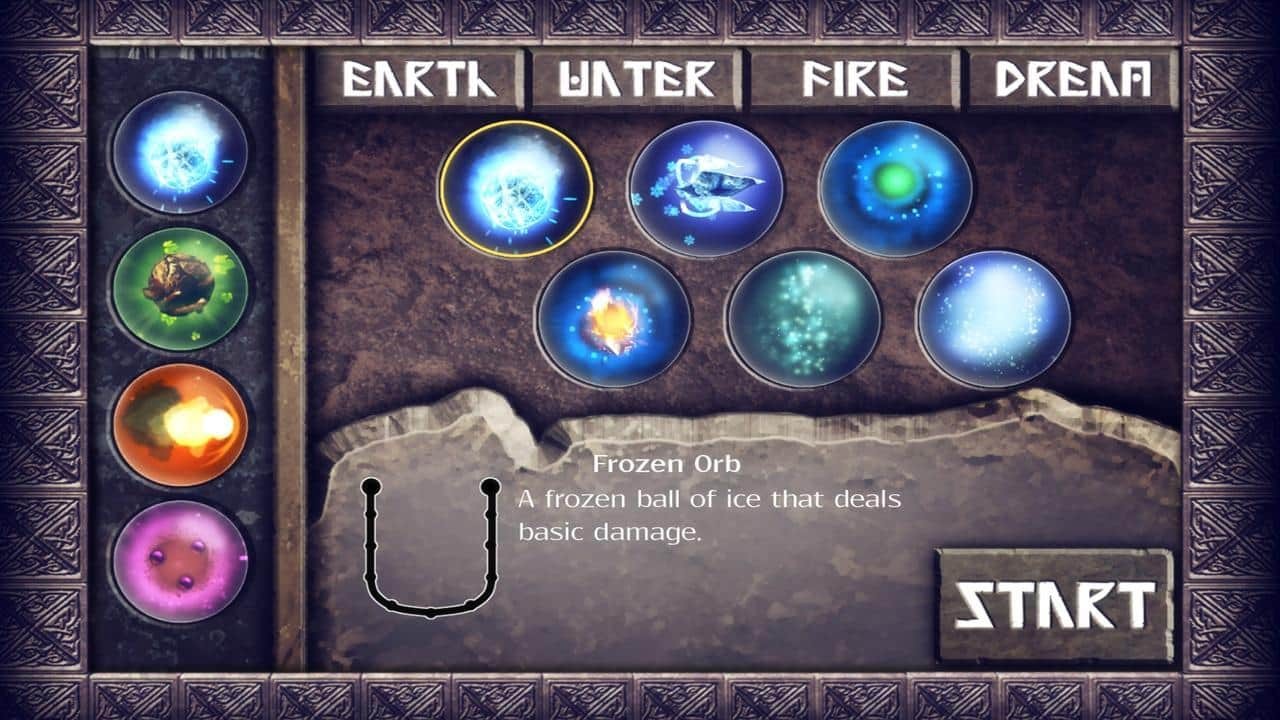Image resolution: width=1280 pixels, height=720 pixels.
Task: Select the white snowfall spell orb
Action: [990, 320]
